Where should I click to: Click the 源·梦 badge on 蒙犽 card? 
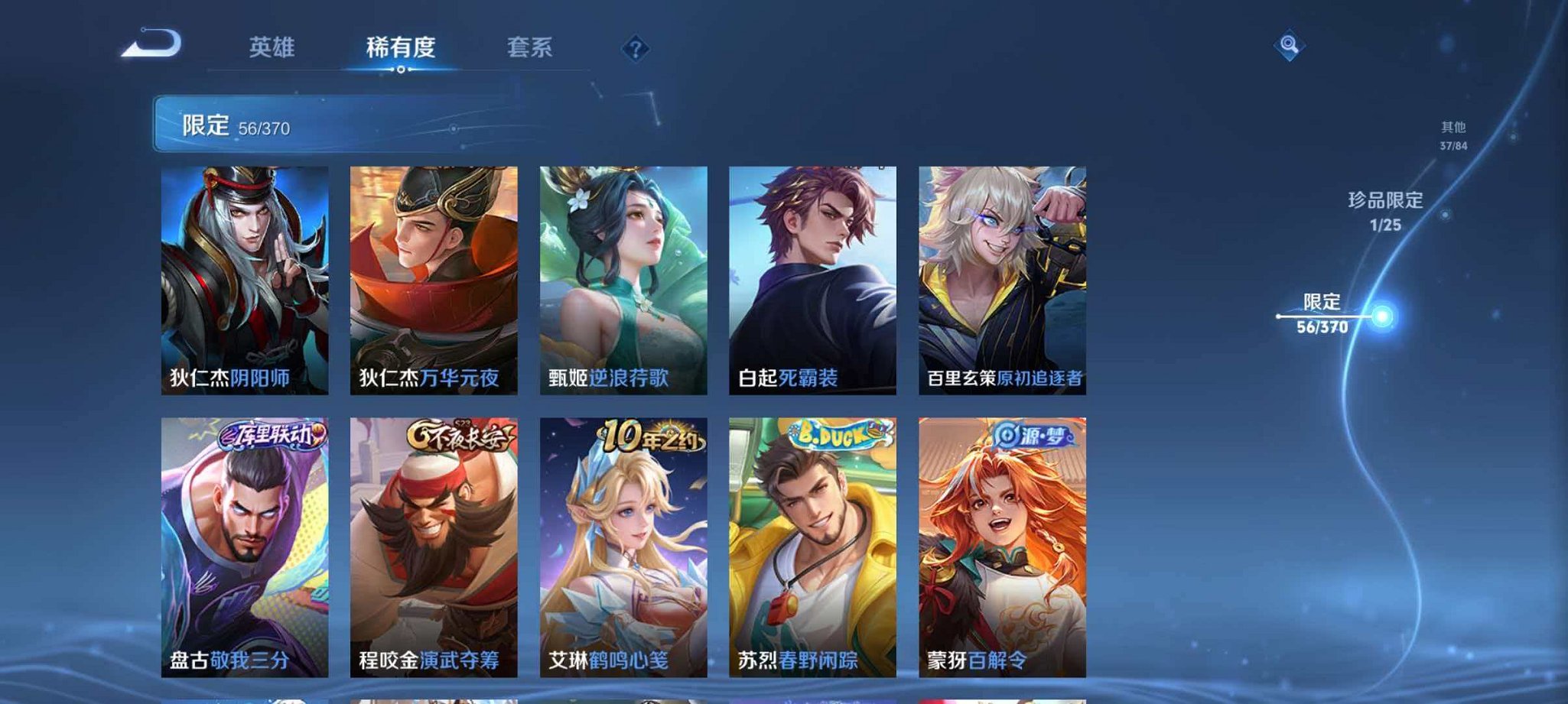click(x=1030, y=434)
